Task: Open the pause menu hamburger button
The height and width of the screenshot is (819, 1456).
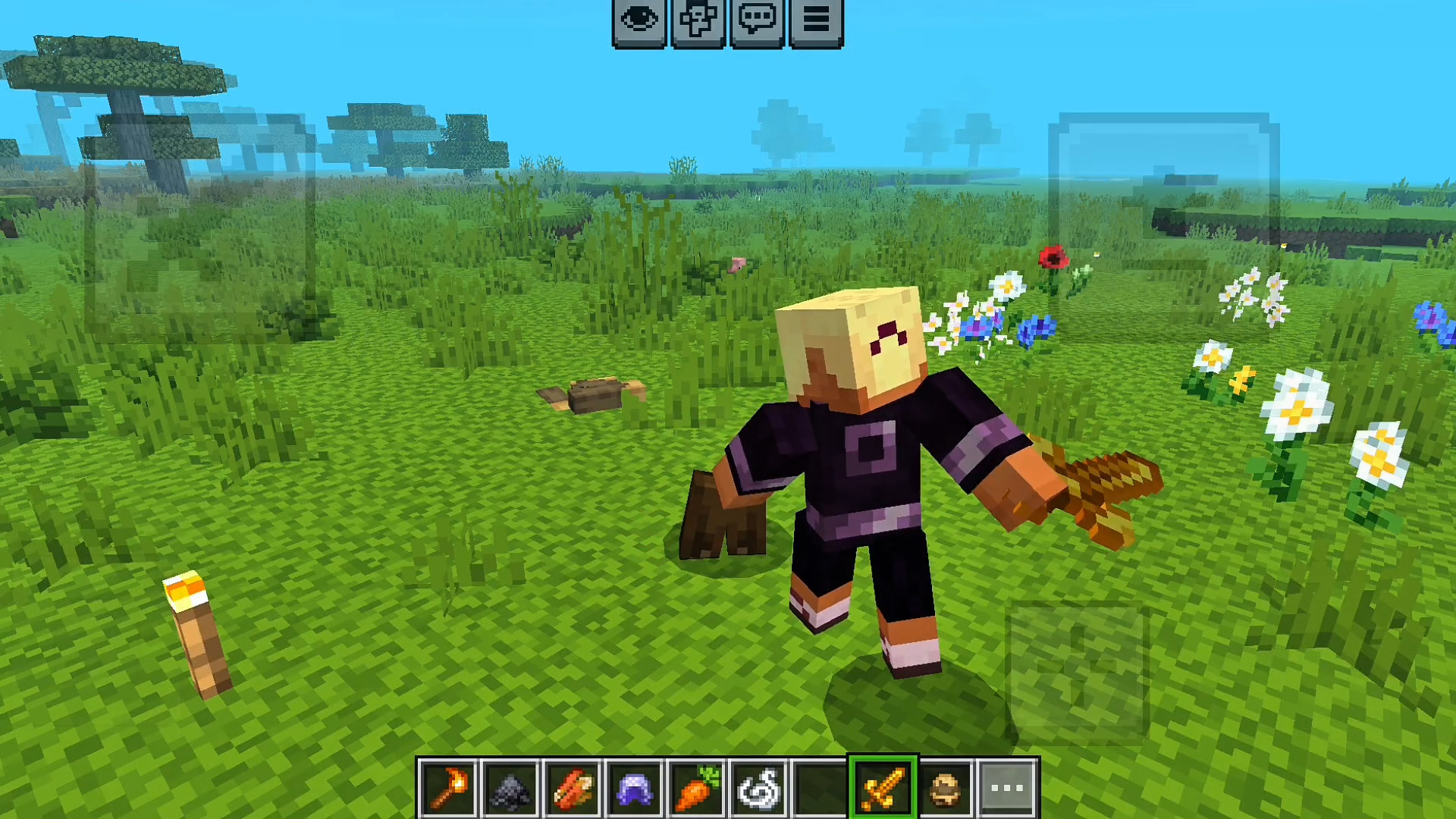Action: 816,21
